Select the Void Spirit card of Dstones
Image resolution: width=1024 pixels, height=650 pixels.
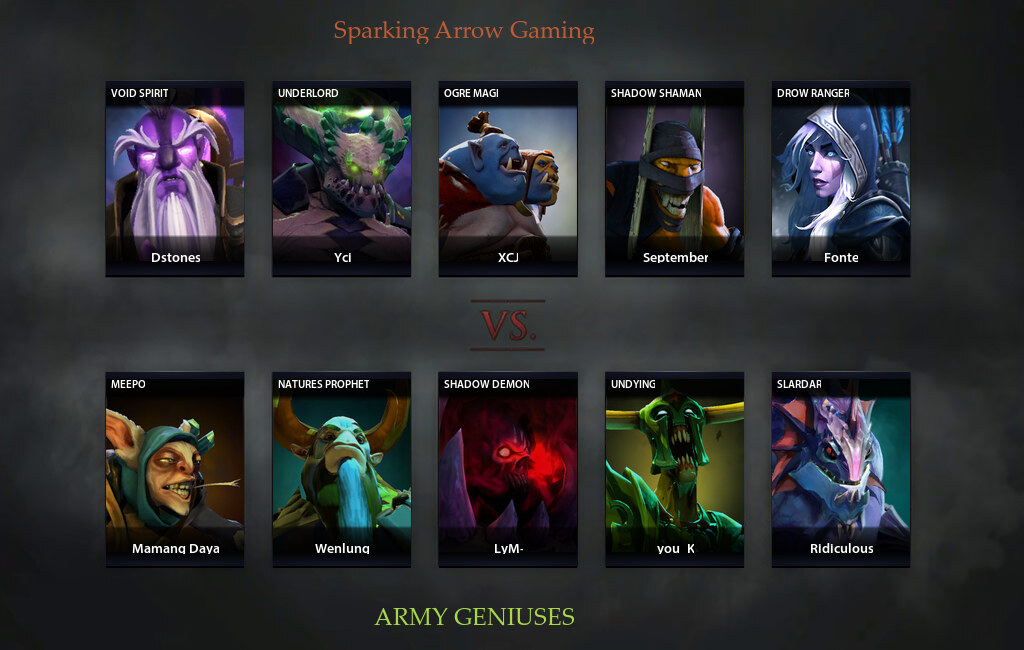click(x=175, y=178)
